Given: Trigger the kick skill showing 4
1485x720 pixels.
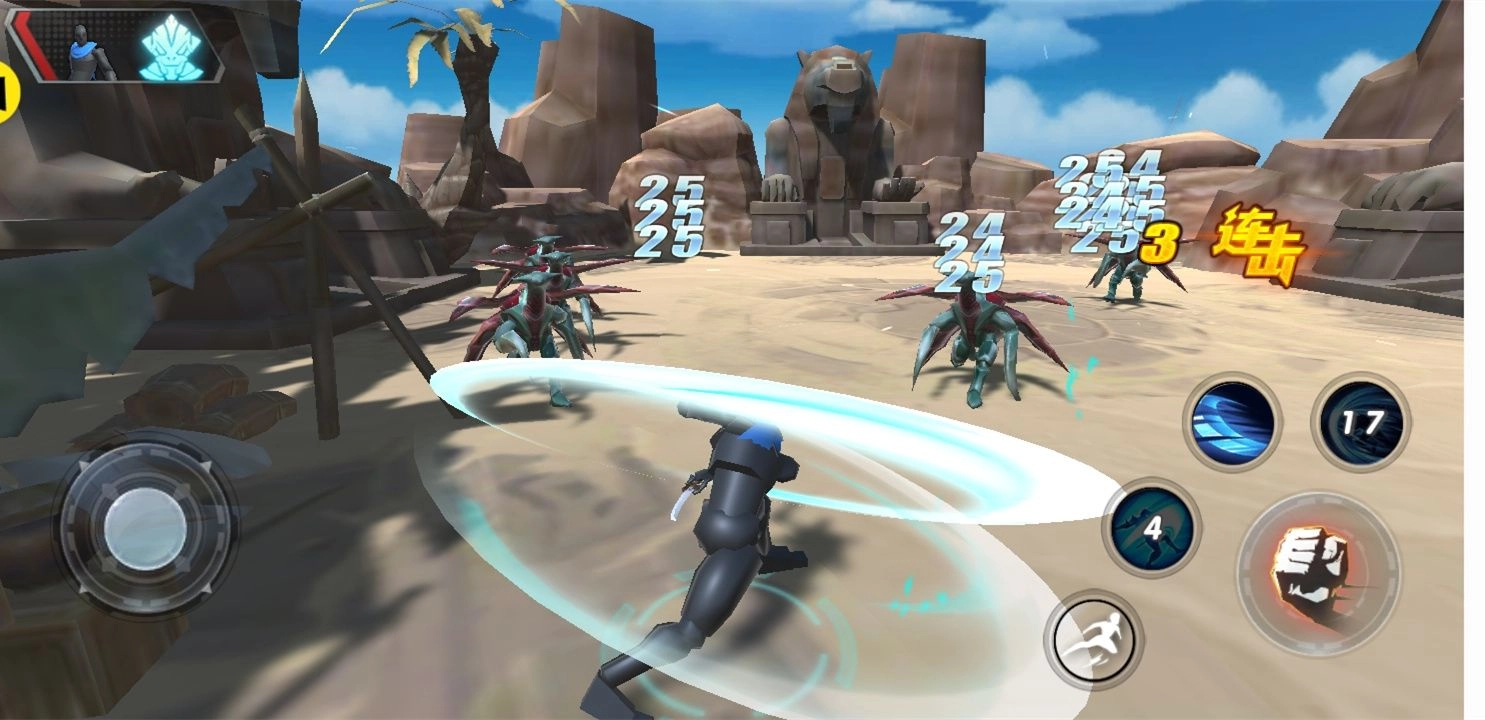Looking at the screenshot, I should point(1152,527).
